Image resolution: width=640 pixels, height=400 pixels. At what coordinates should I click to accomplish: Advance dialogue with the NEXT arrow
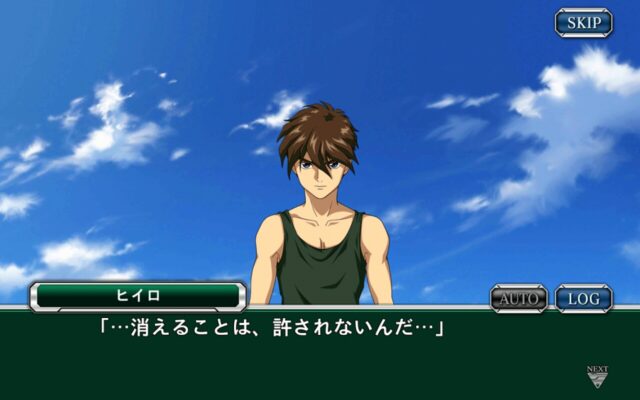tap(597, 376)
